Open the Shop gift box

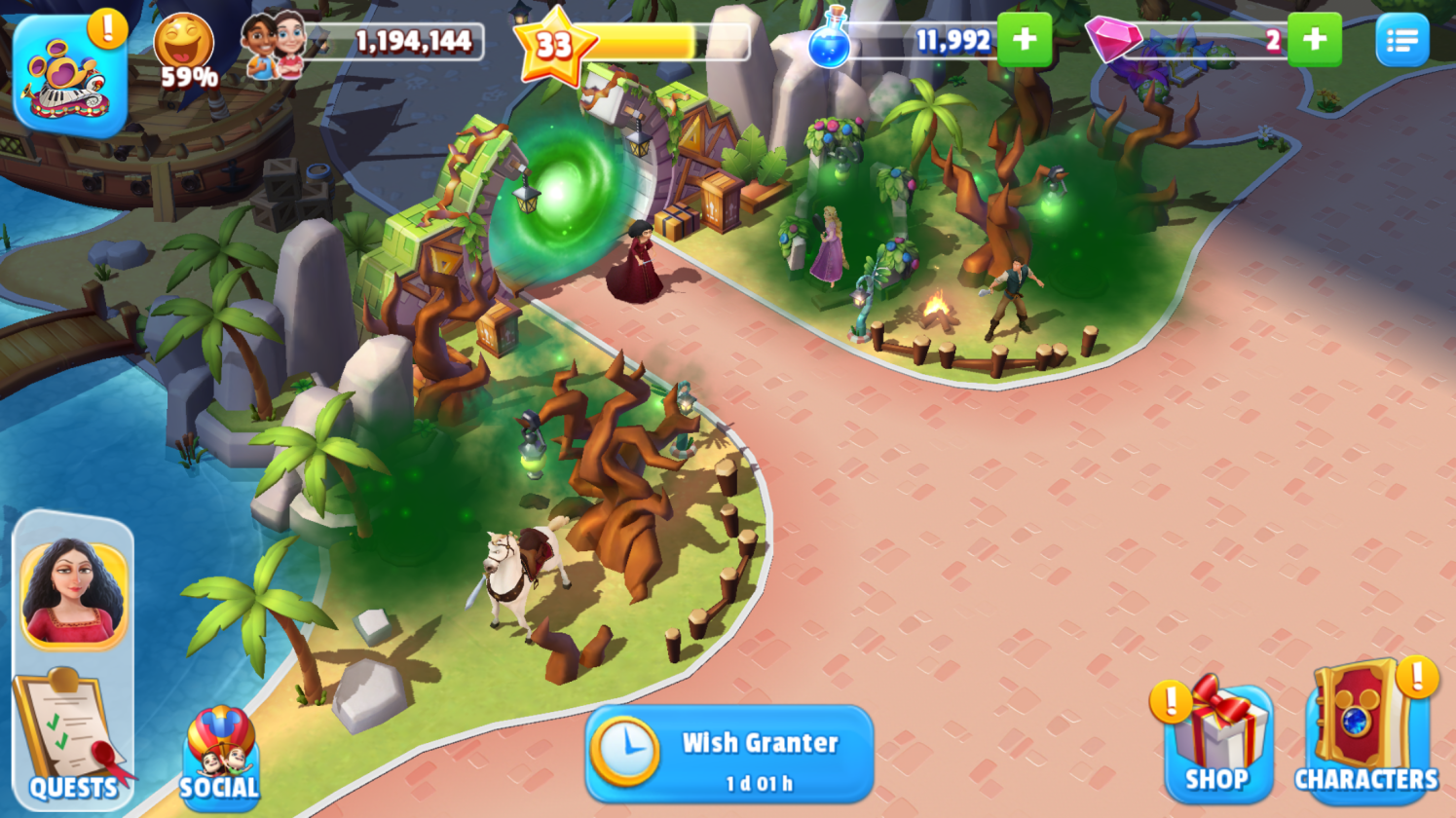click(1217, 740)
